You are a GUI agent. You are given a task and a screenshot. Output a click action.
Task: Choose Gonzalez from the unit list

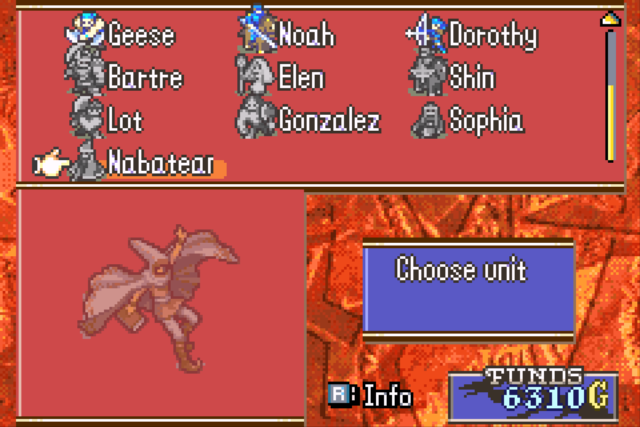point(329,121)
